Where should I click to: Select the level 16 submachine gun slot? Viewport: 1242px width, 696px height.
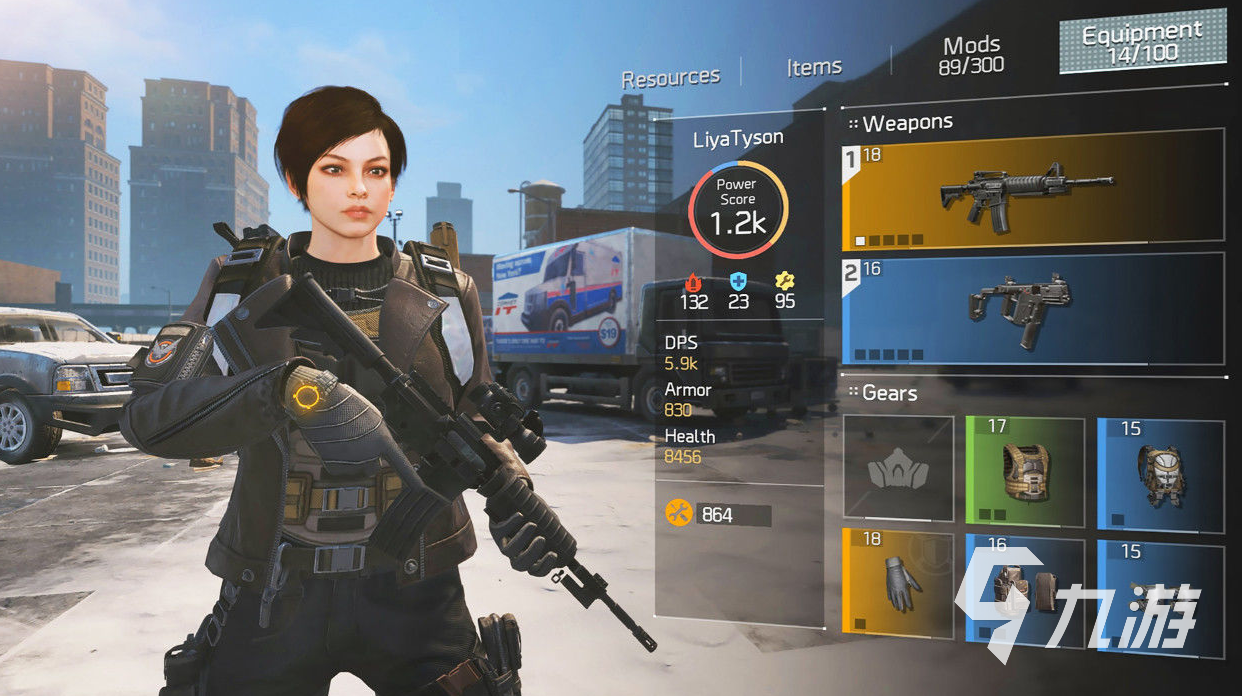pyautogui.click(x=1033, y=308)
